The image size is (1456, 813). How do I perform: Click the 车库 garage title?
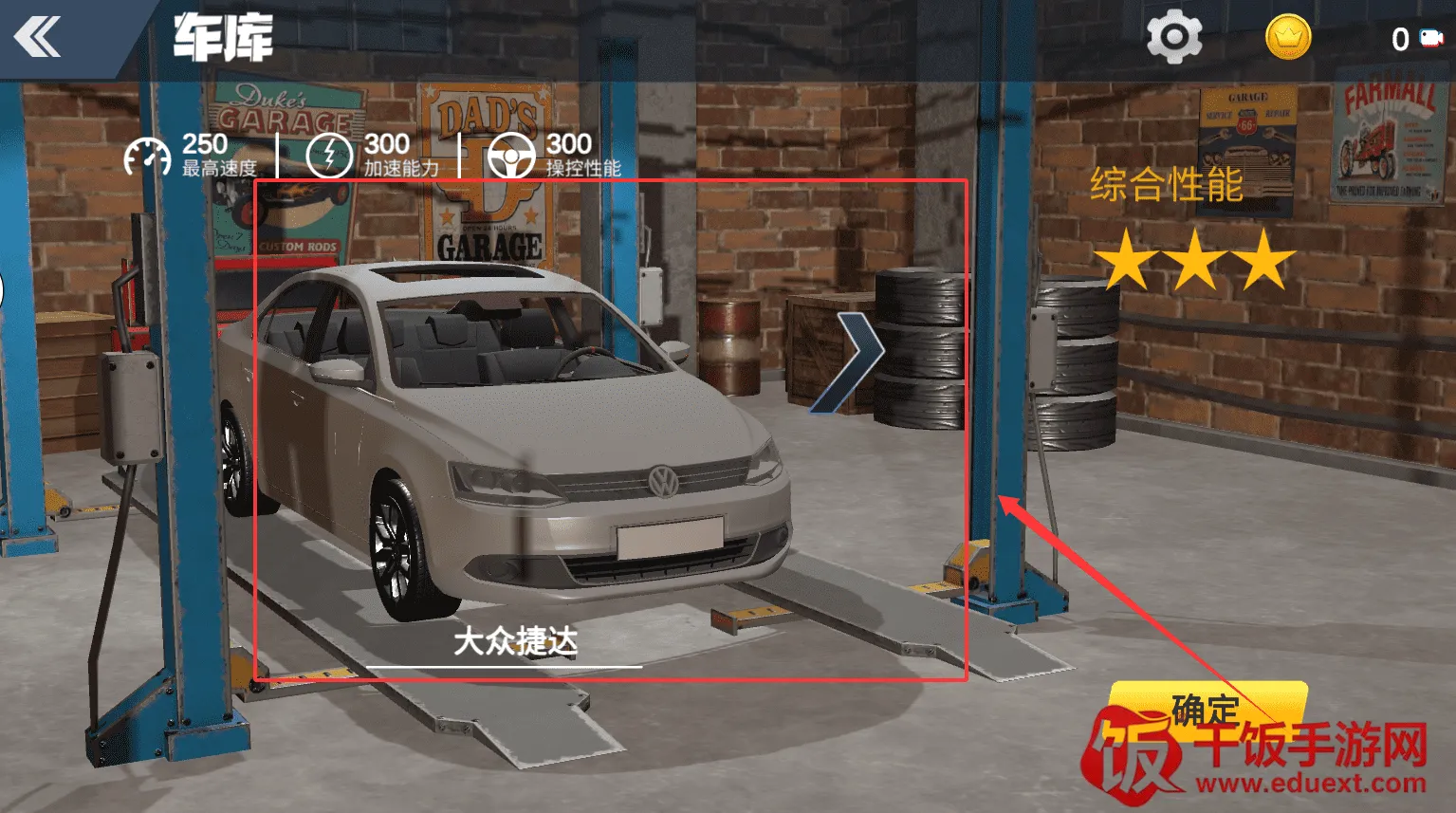[x=222, y=38]
